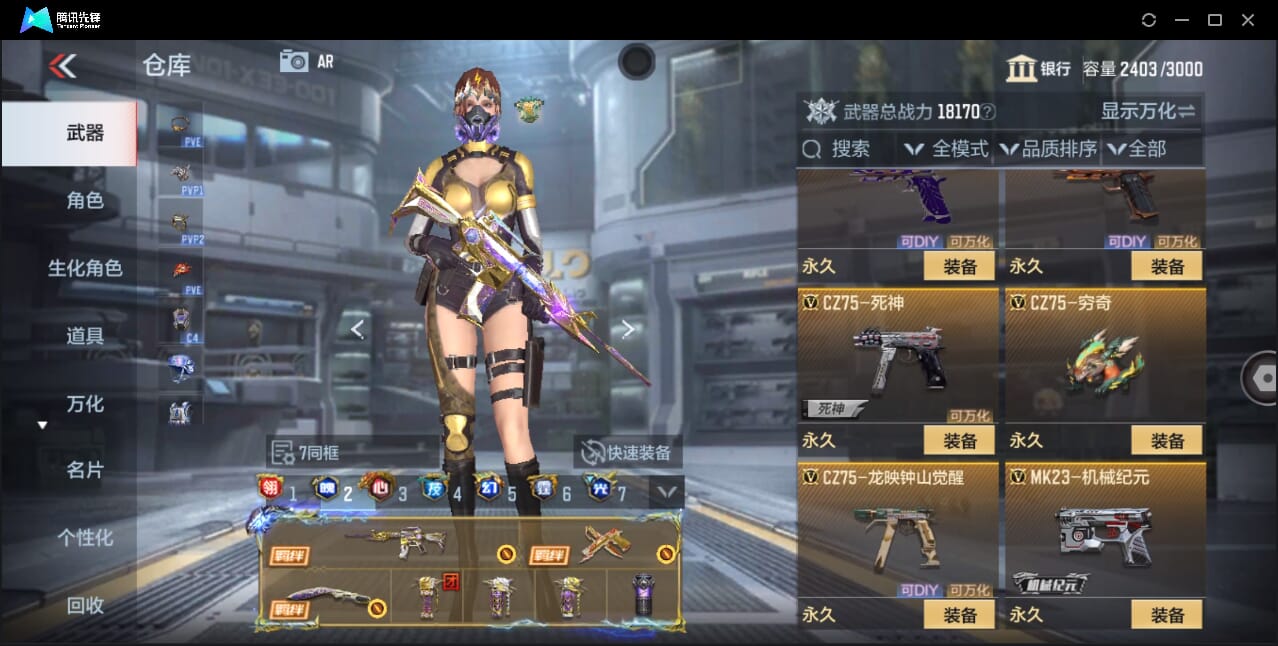Screen dimensions: 1278x646
Task: Maximize the emulator window
Action: (x=1215, y=20)
